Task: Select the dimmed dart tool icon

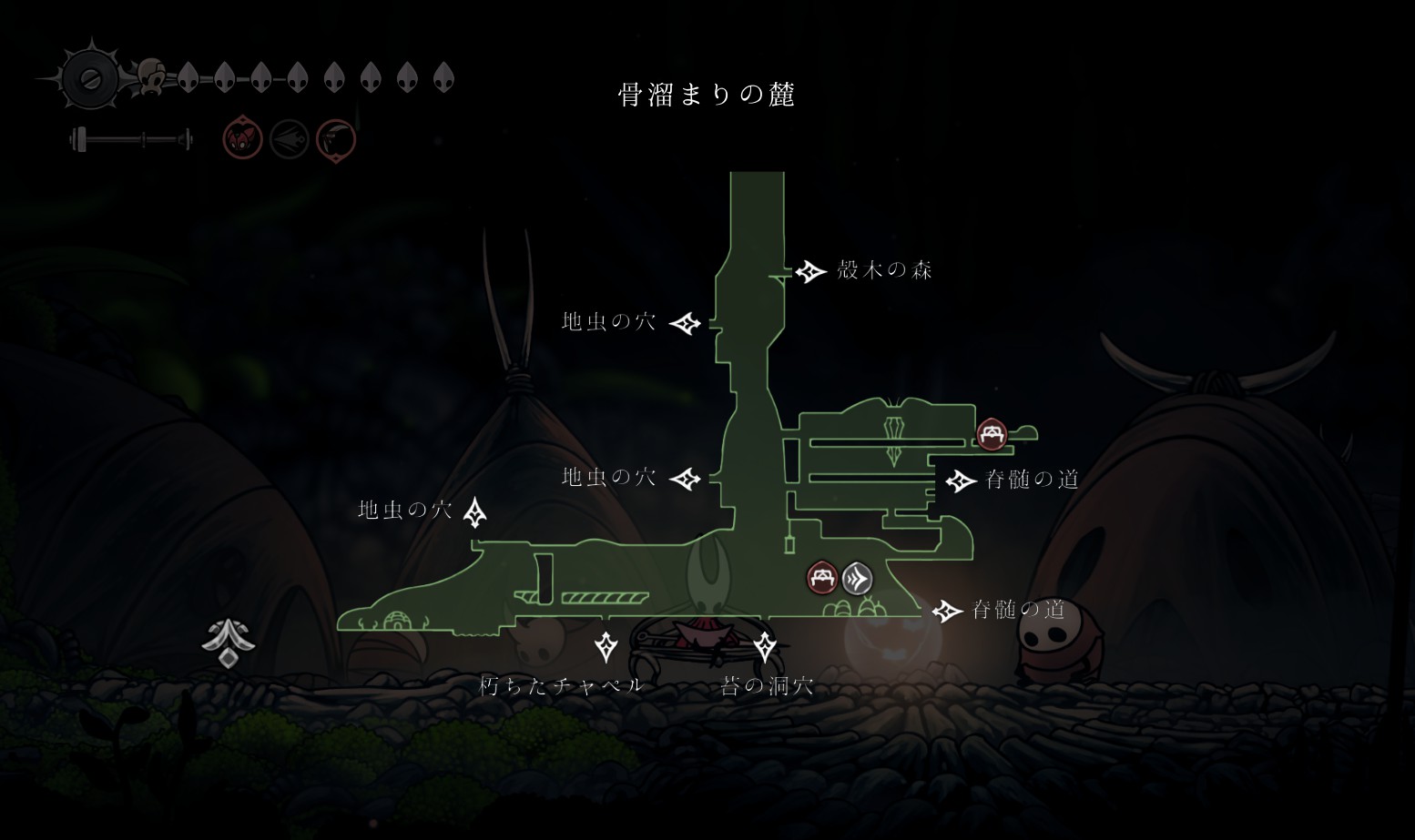Action: point(290,140)
